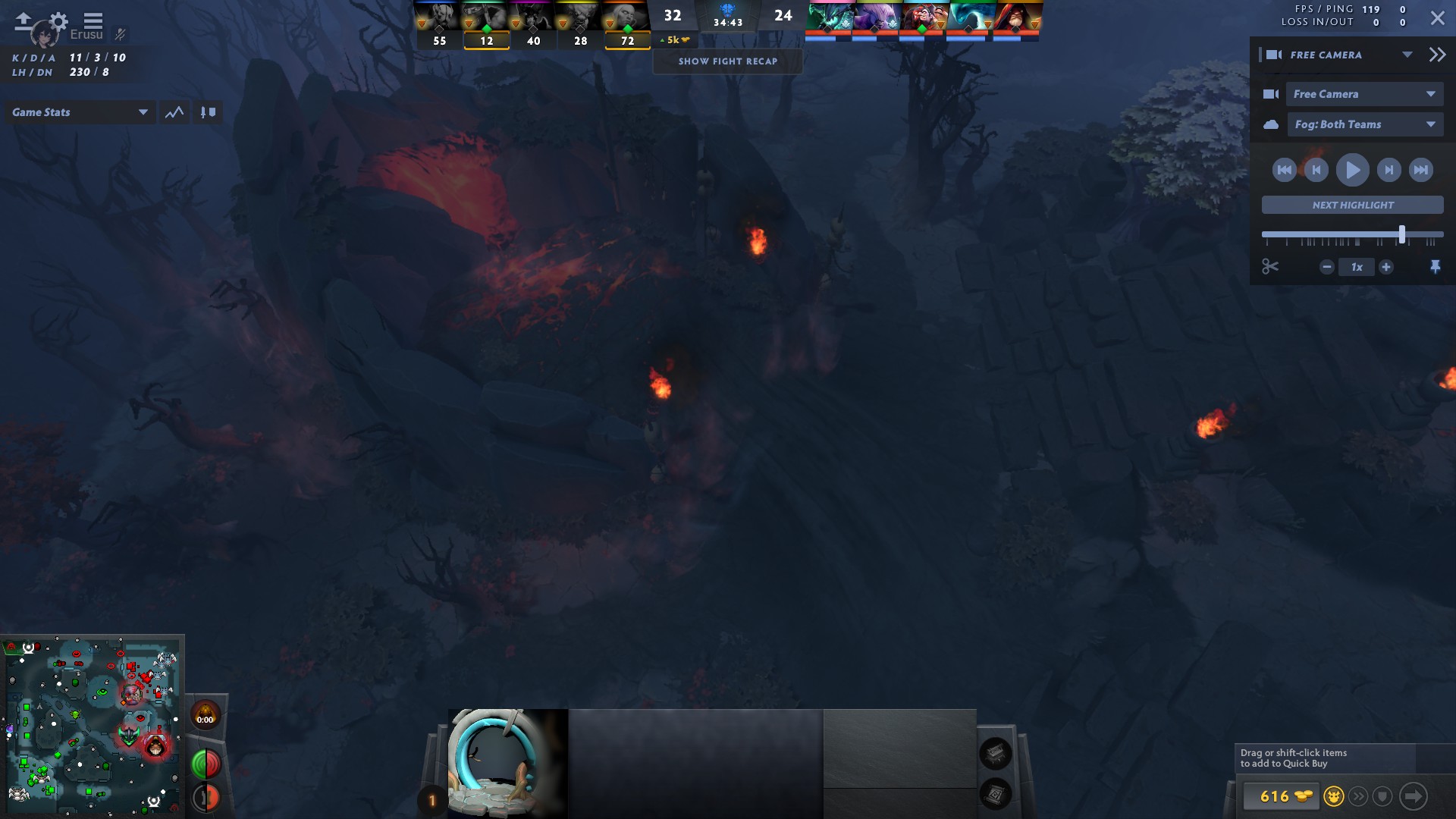Open the Game Stats dropdown
Viewport: 1456px width, 819px height.
click(80, 111)
